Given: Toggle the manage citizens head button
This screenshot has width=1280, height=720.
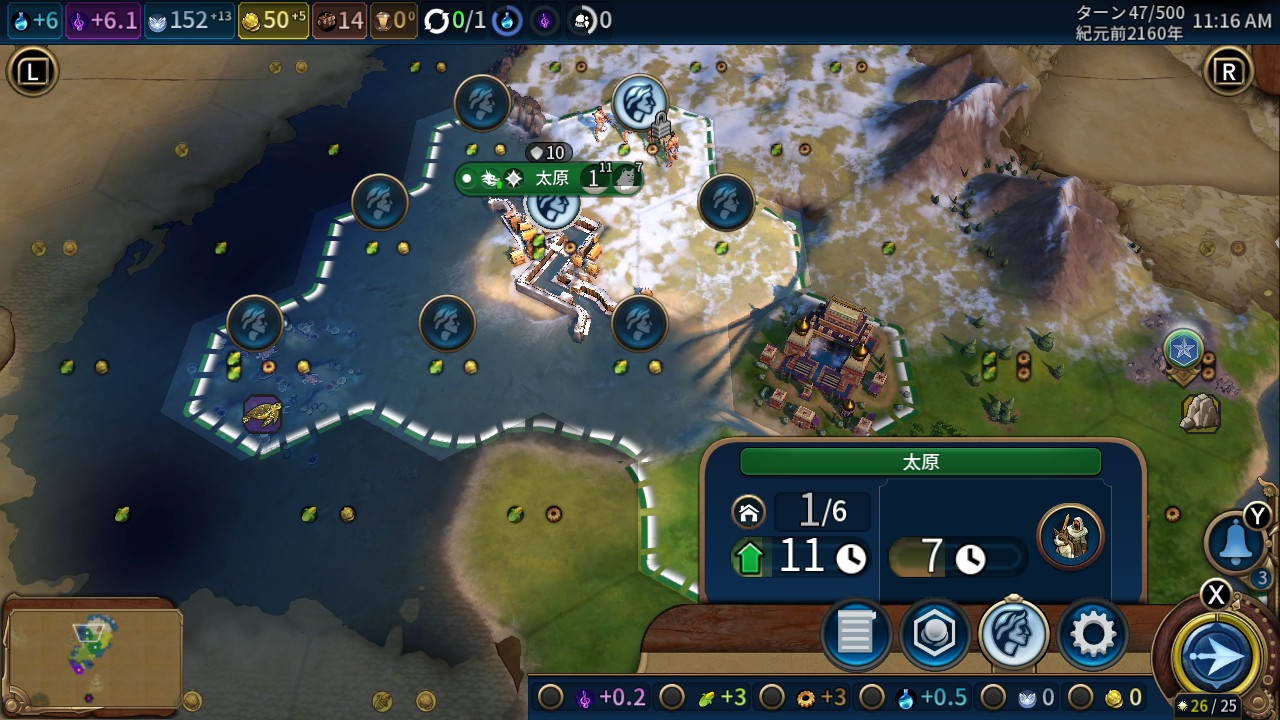Looking at the screenshot, I should pos(1013,634).
